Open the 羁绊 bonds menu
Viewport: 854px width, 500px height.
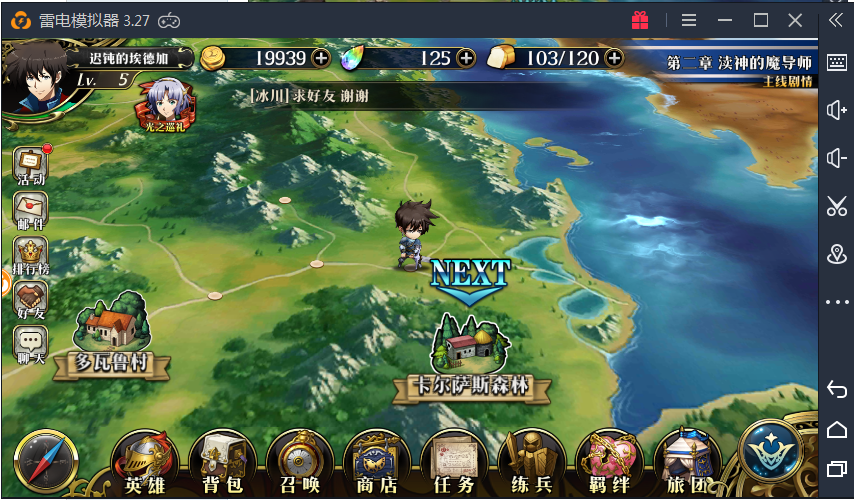pos(609,462)
